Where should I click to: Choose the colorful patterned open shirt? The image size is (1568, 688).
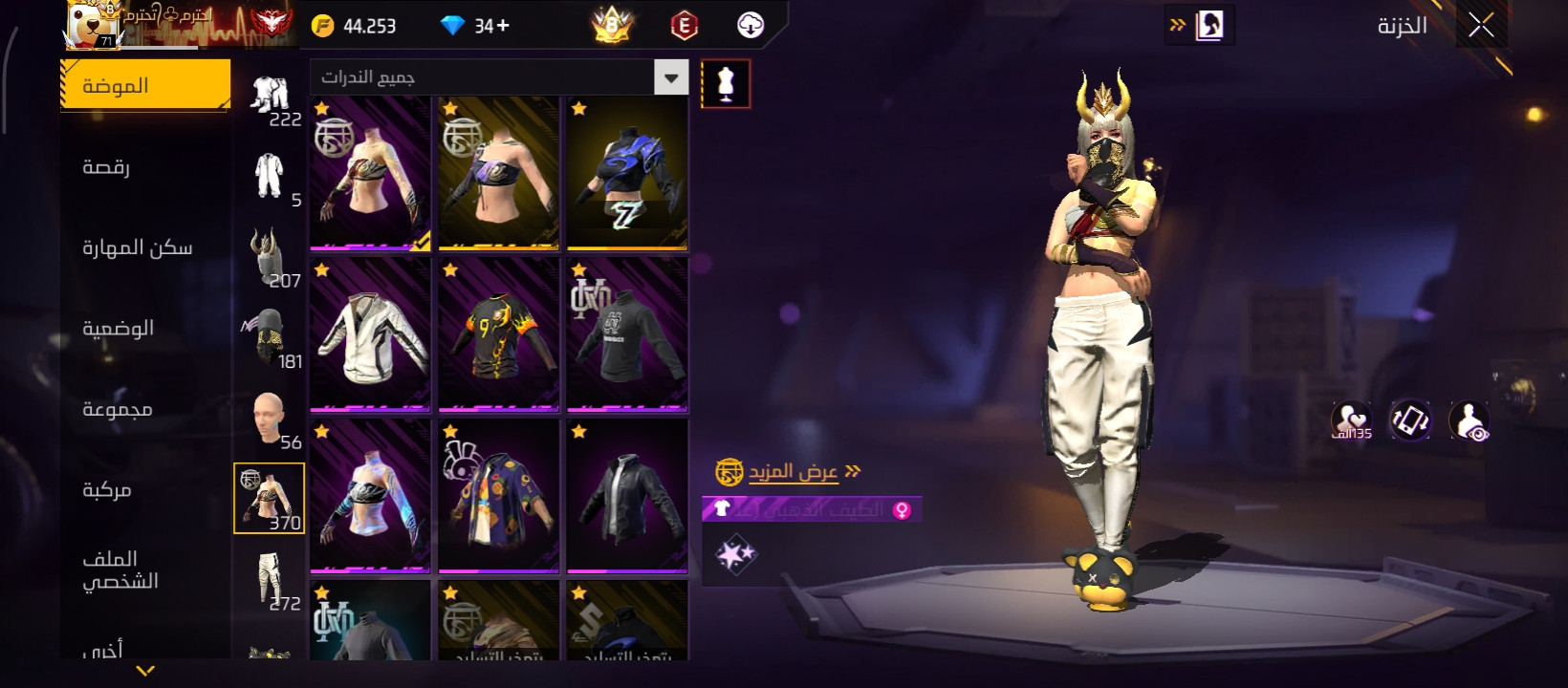pos(498,497)
